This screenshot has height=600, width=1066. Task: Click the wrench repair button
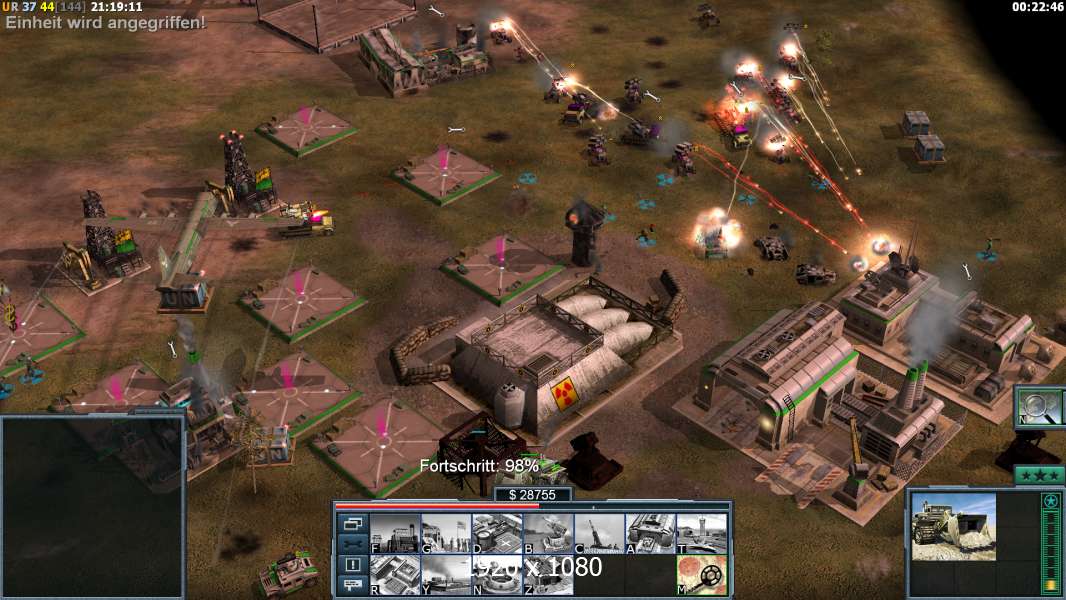353,544
